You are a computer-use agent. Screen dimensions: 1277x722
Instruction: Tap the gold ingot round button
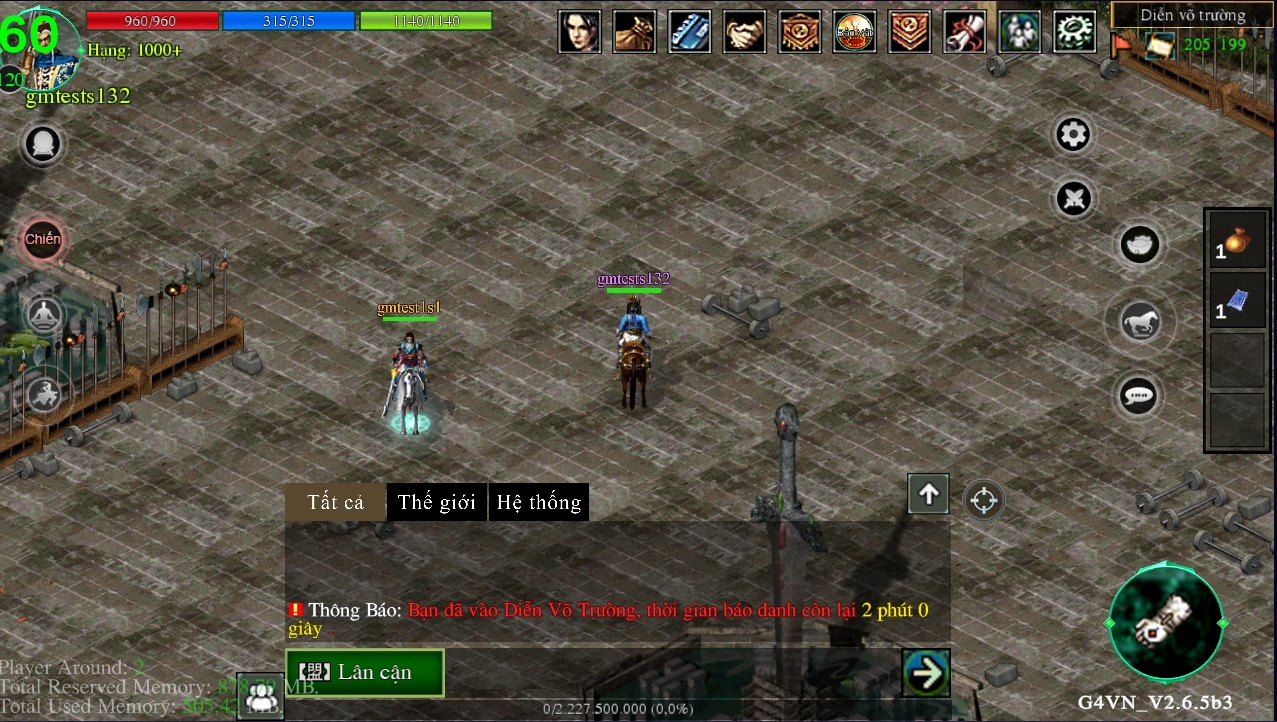pos(1139,244)
